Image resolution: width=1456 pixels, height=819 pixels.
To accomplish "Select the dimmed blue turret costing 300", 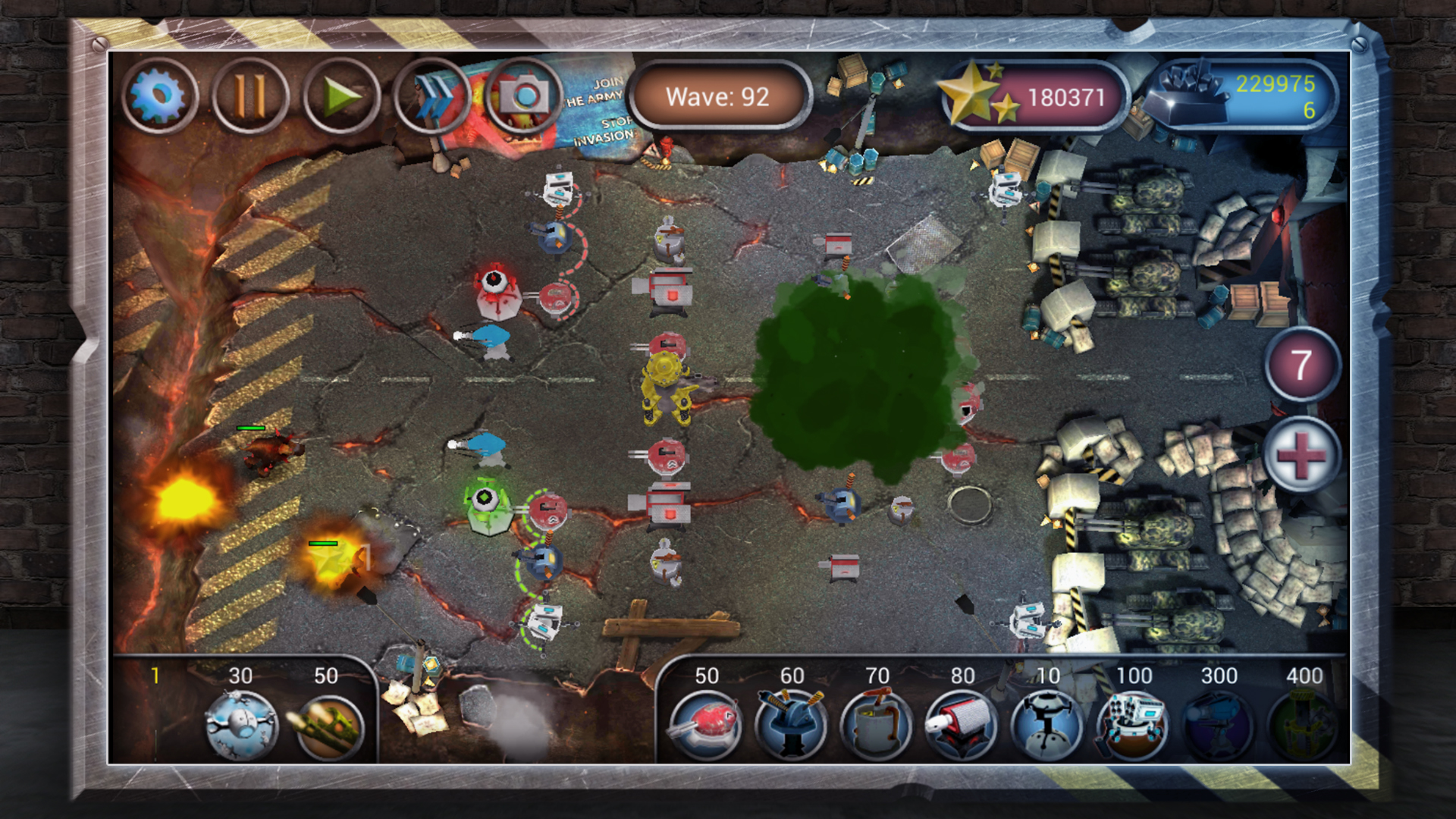I will (x=1218, y=724).
